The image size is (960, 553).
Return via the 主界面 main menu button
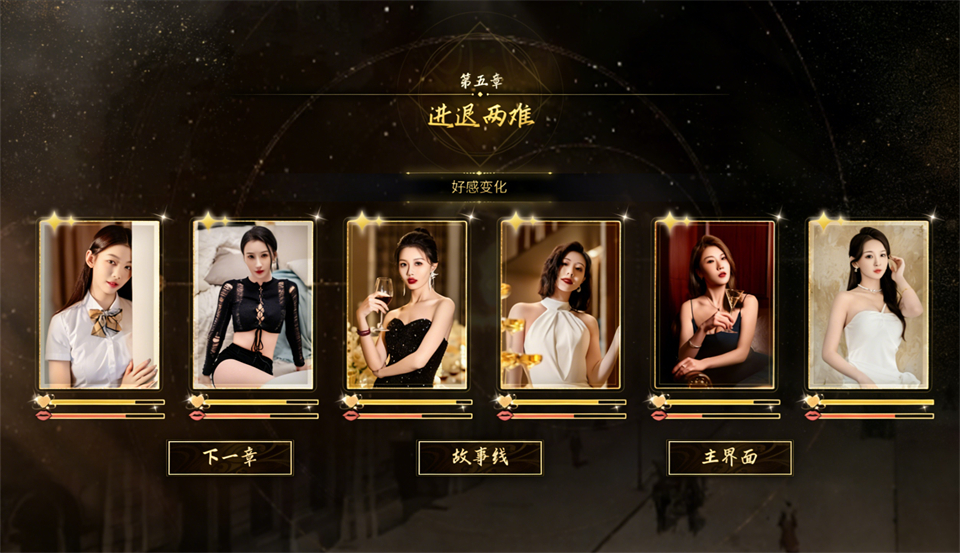[x=730, y=458]
